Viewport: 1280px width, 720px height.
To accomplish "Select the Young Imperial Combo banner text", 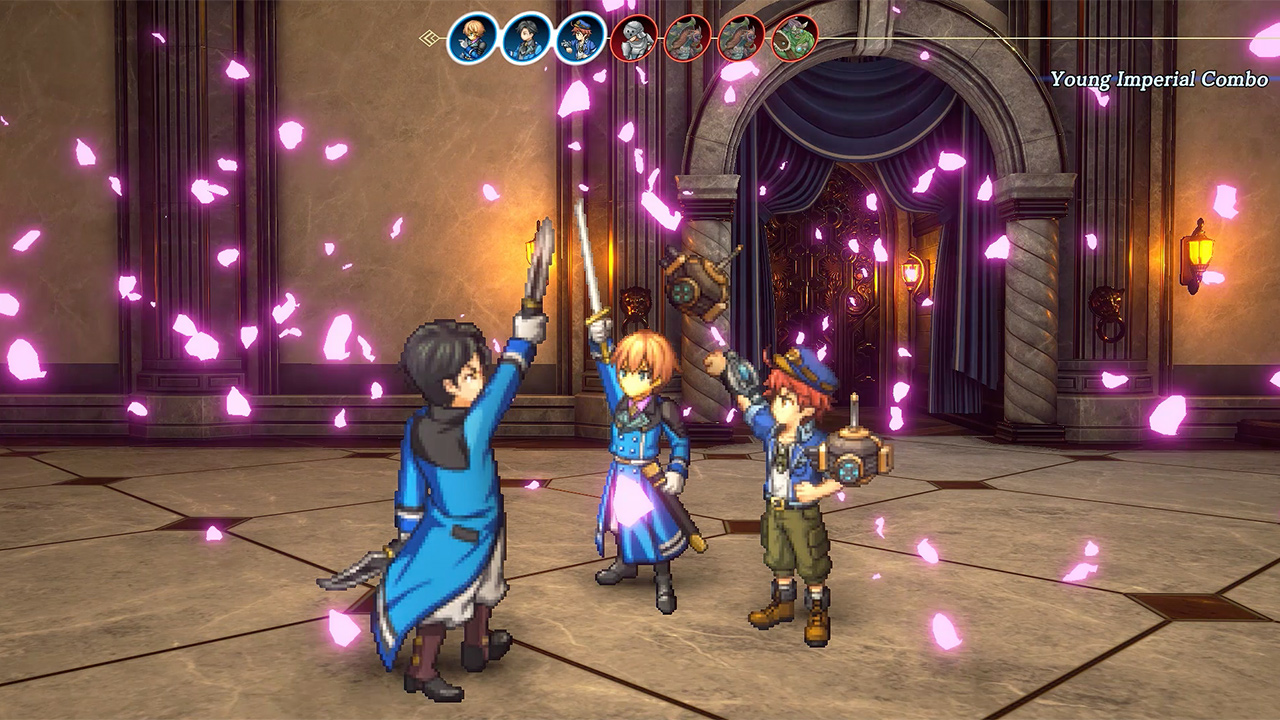I will (1162, 75).
